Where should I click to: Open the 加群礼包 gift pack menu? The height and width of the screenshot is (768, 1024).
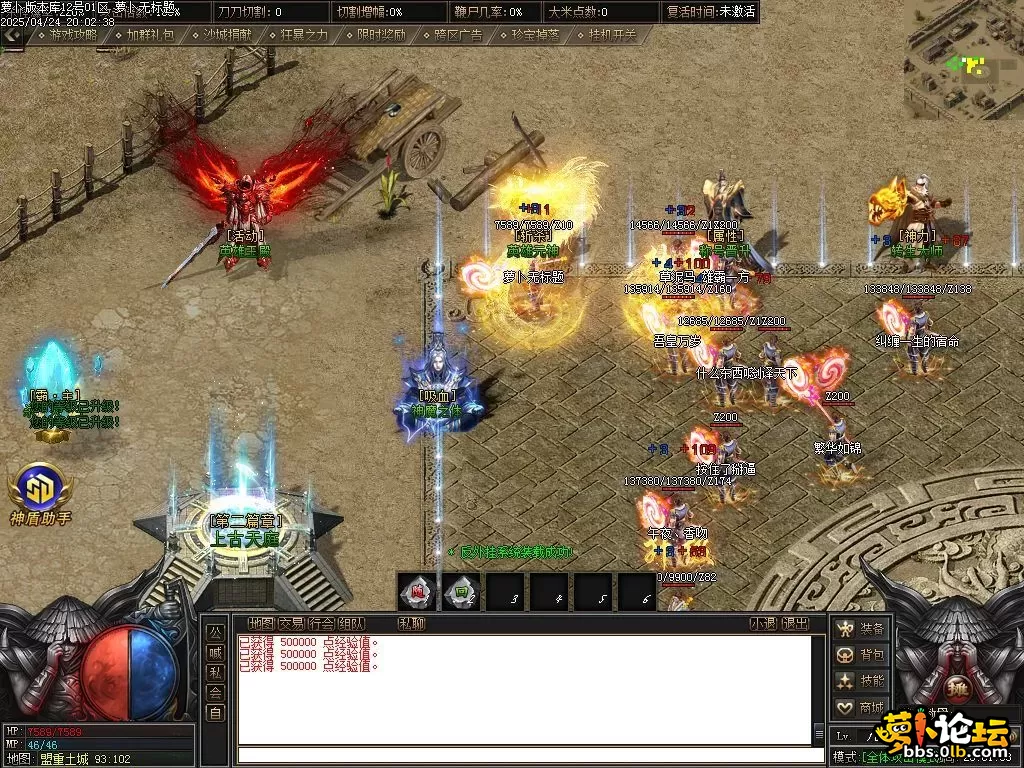point(150,34)
